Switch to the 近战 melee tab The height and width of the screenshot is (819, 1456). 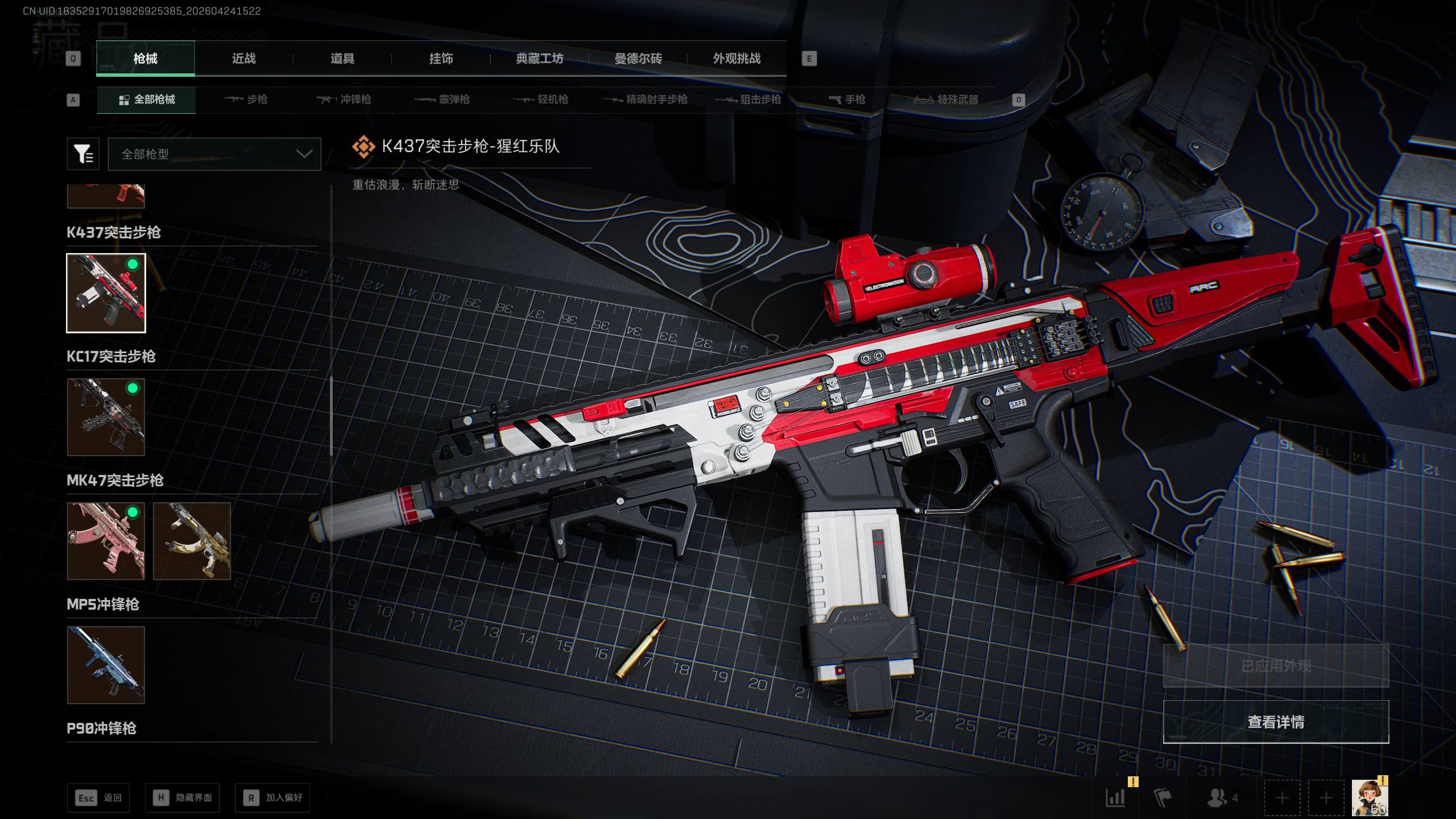[x=243, y=59]
